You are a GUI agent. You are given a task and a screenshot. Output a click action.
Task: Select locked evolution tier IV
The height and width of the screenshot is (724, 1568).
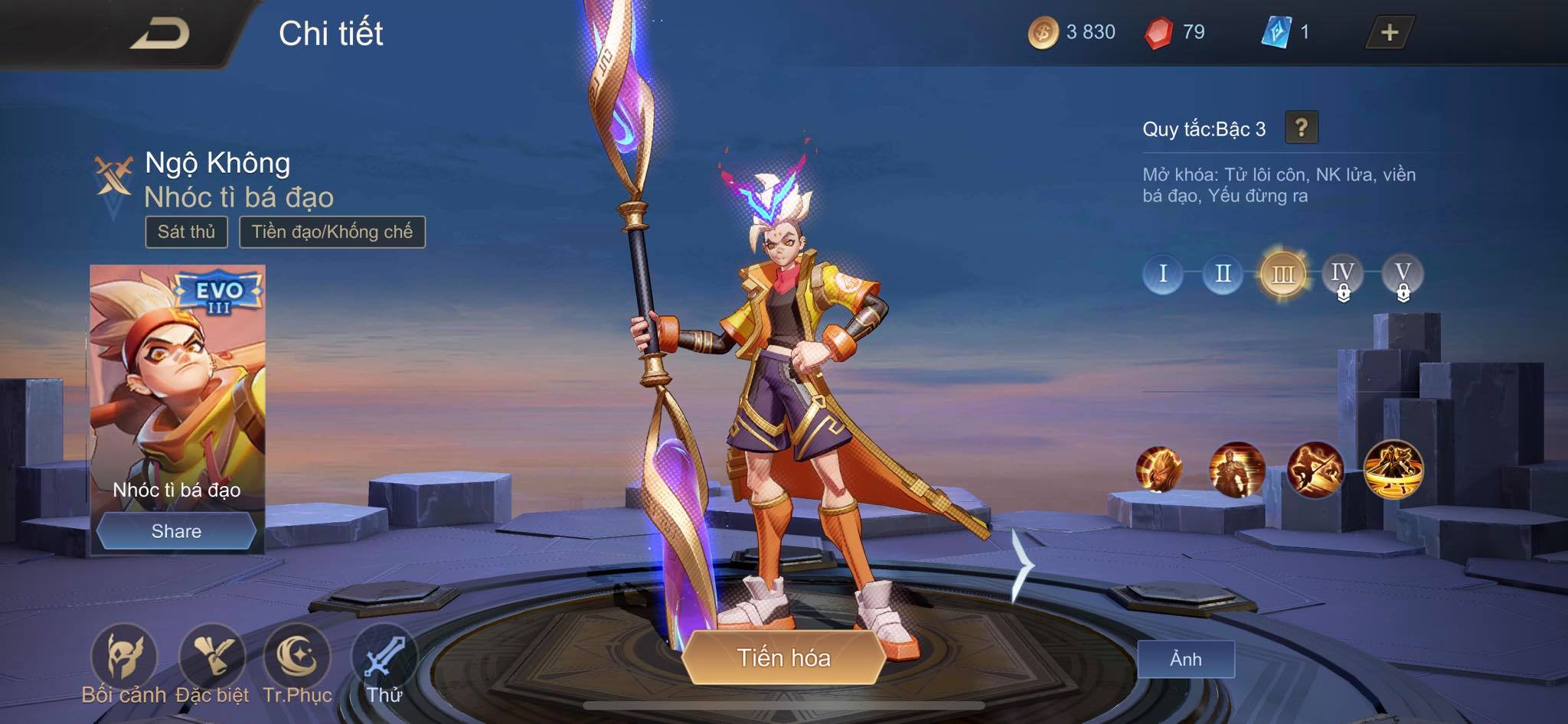coord(1342,274)
